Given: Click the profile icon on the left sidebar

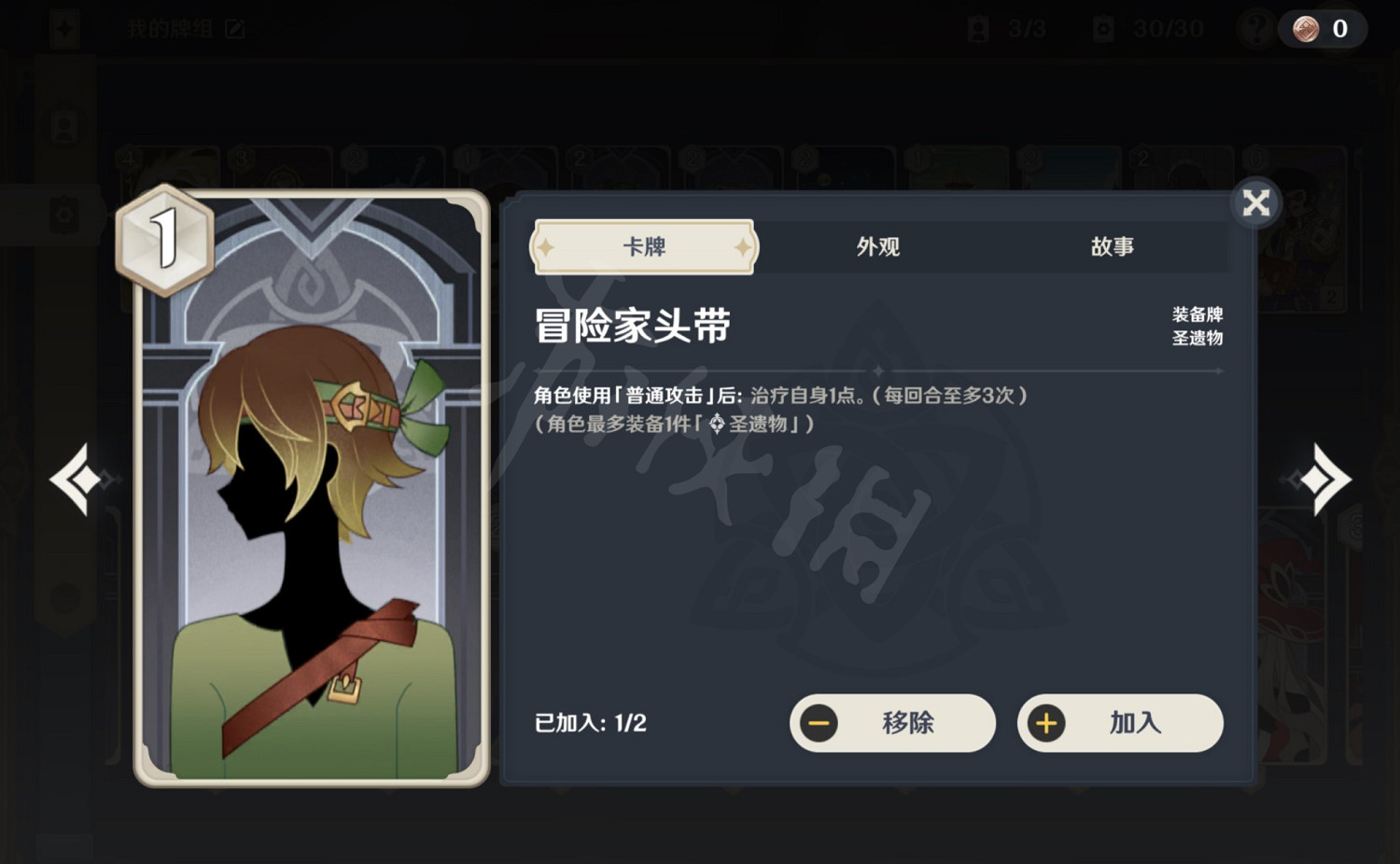Looking at the screenshot, I should point(63,126).
